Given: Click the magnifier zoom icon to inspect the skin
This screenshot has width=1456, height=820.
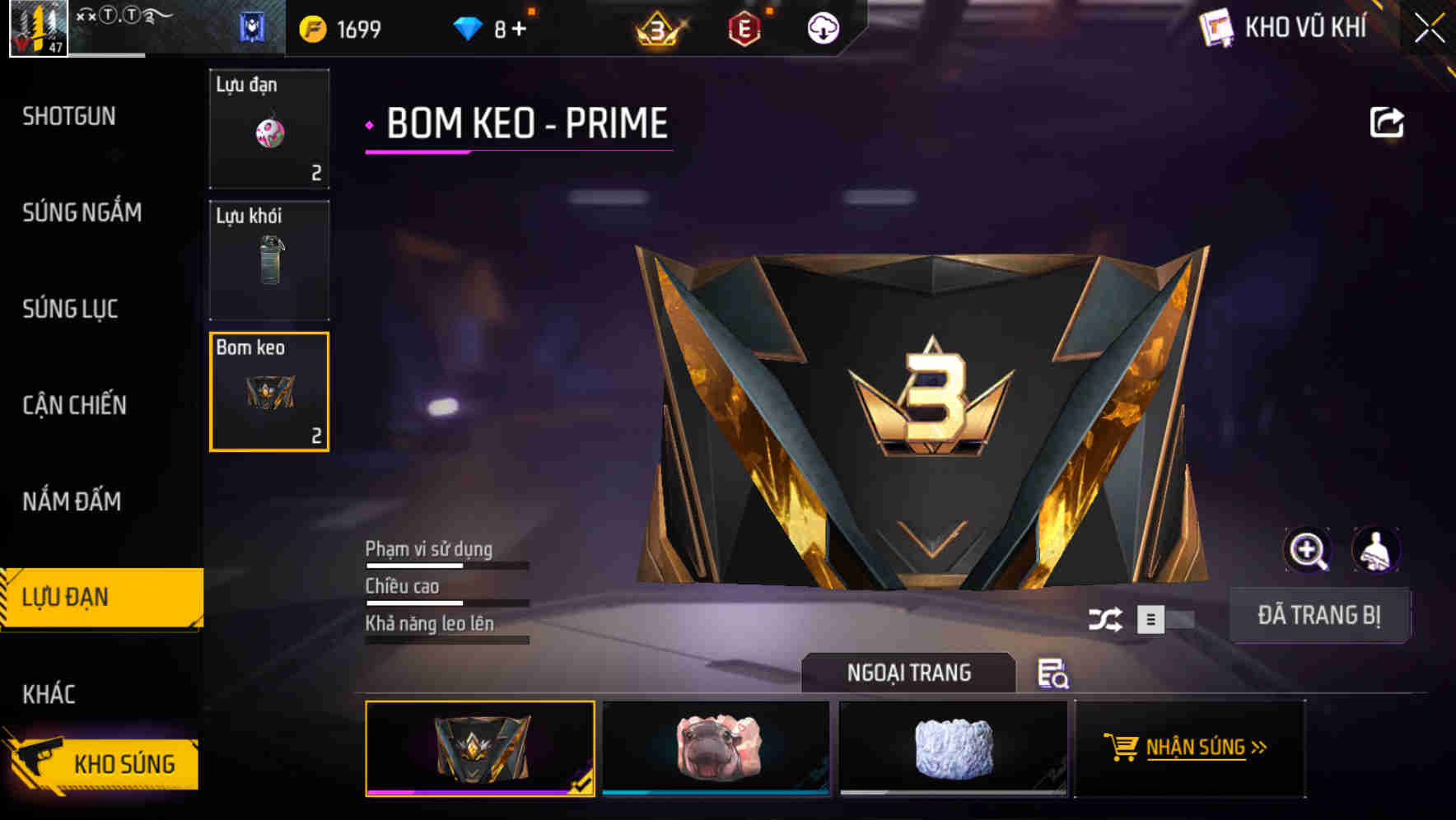Looking at the screenshot, I should pos(1308,550).
